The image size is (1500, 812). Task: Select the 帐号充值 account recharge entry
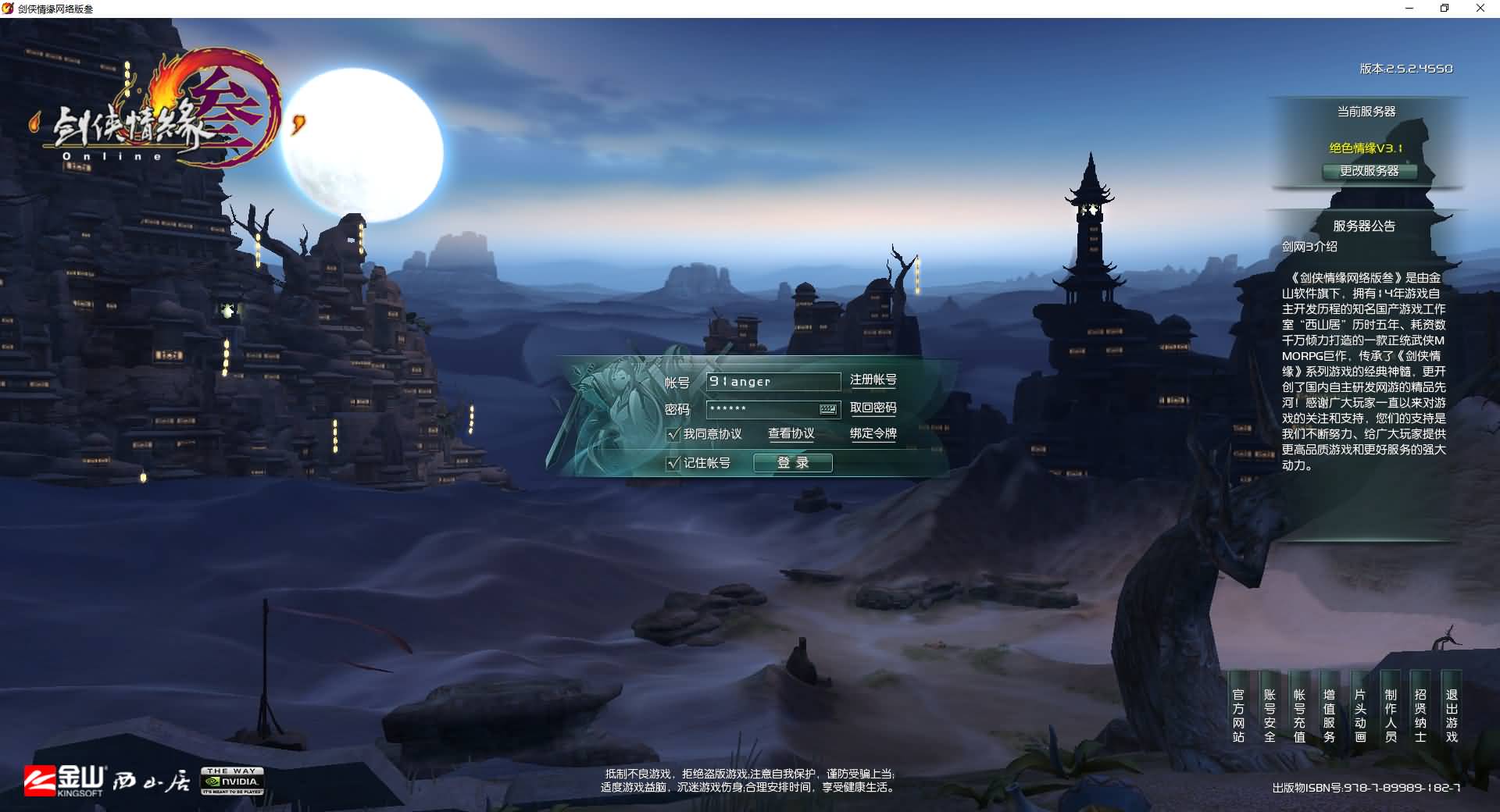1299,715
